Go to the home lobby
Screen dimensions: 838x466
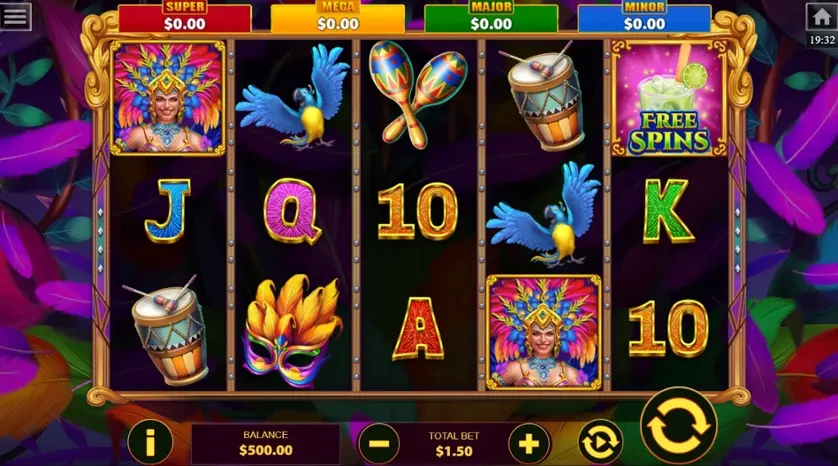821,16
